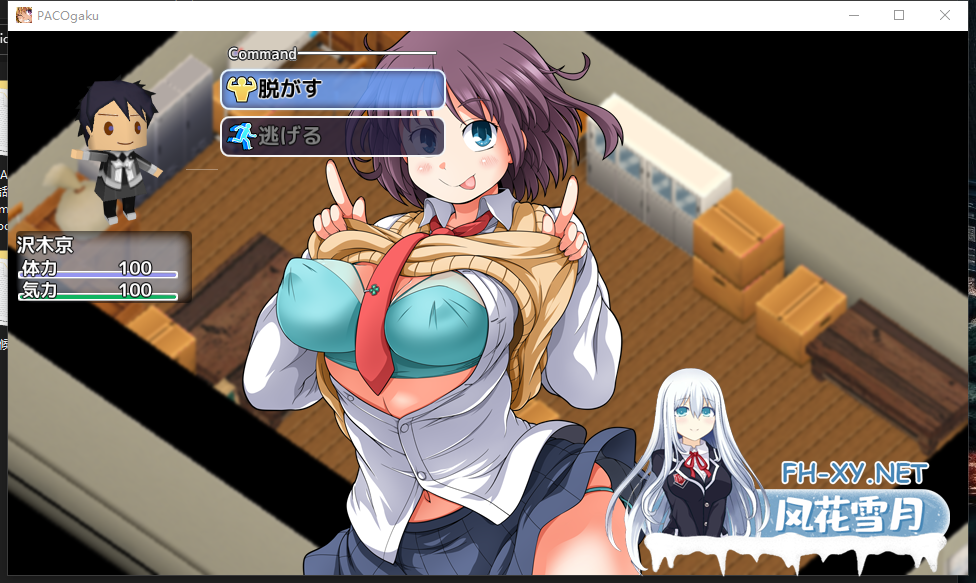Choose the 逃げる escape command
Screen dimensions: 976x583
(332, 136)
